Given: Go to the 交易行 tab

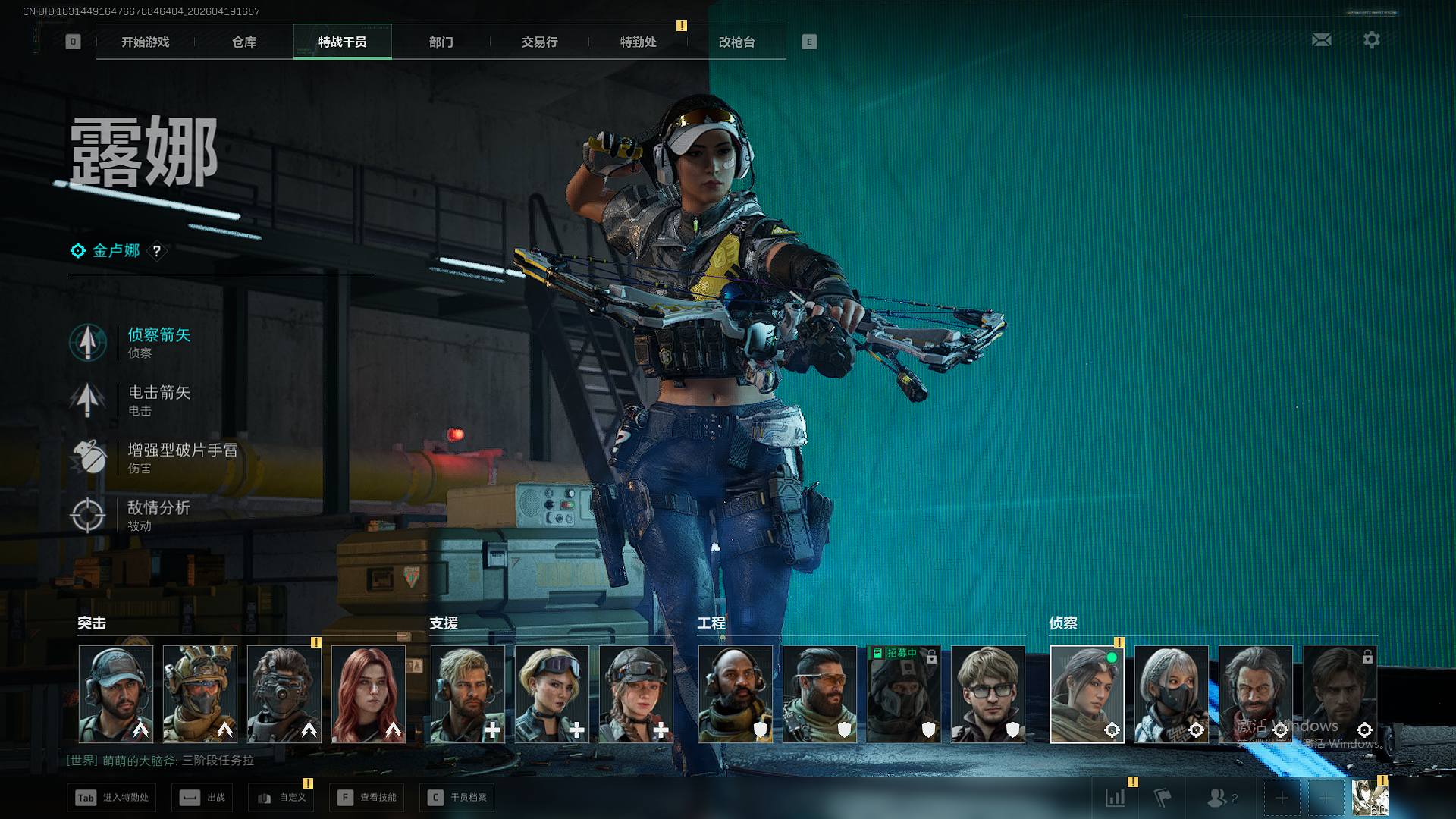Looking at the screenshot, I should click(540, 42).
